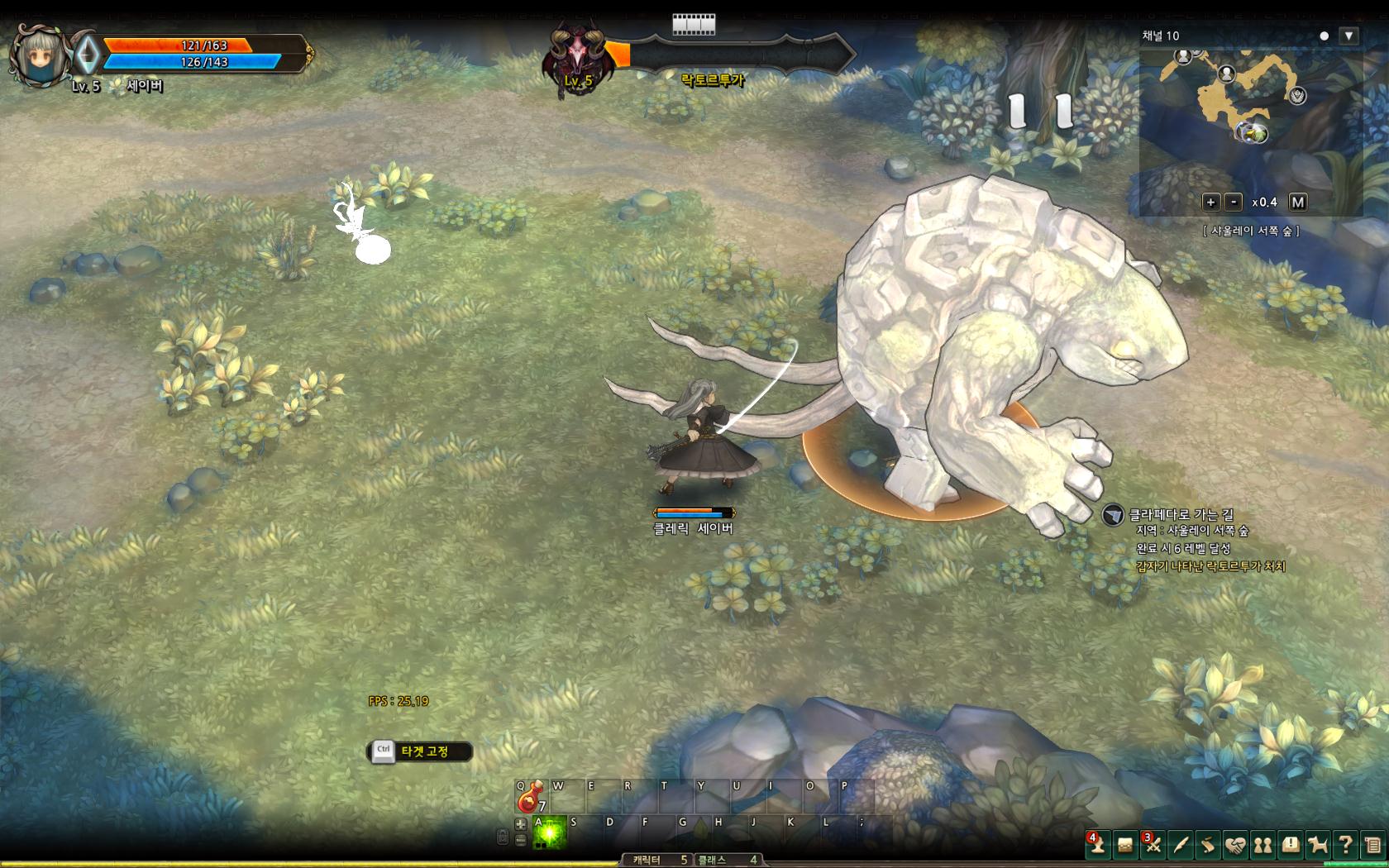Open the handshake heart friends menu
1389x868 pixels.
(x=1235, y=844)
